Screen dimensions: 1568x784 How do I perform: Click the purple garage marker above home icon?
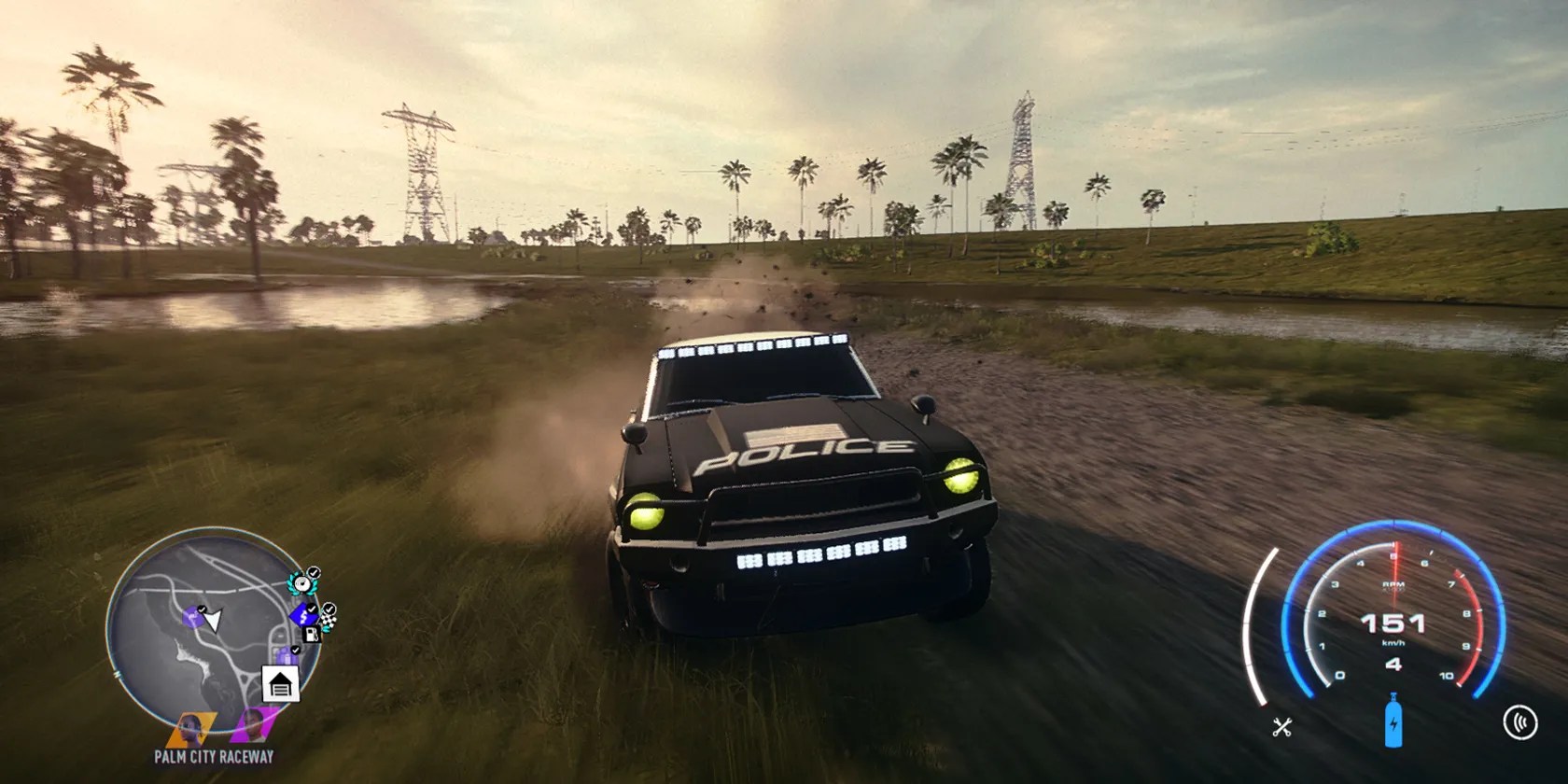pyautogui.click(x=286, y=656)
